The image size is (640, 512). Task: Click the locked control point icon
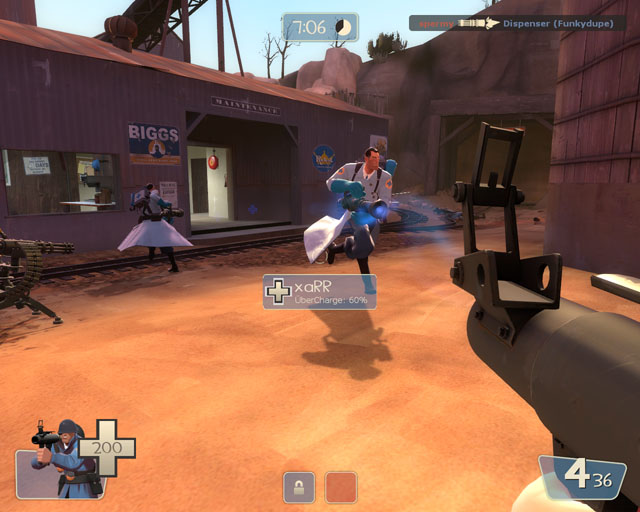(x=299, y=487)
